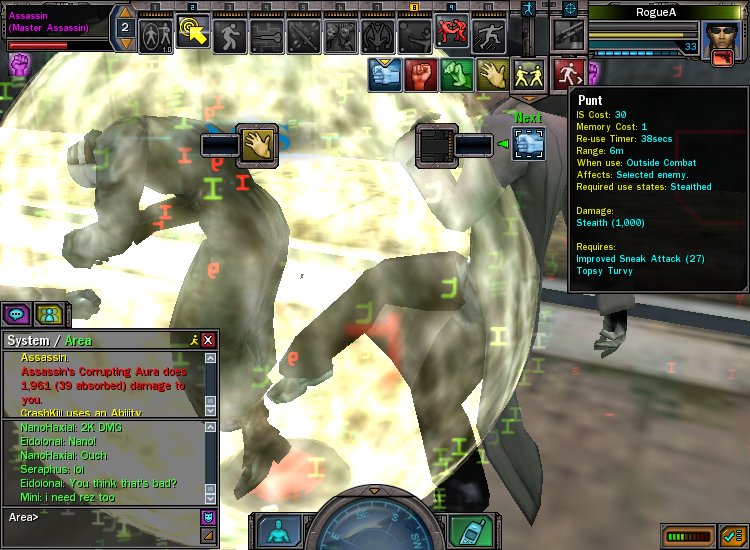Screen dimensions: 750x550
Task: Open the cell phone panel
Action: (468, 529)
